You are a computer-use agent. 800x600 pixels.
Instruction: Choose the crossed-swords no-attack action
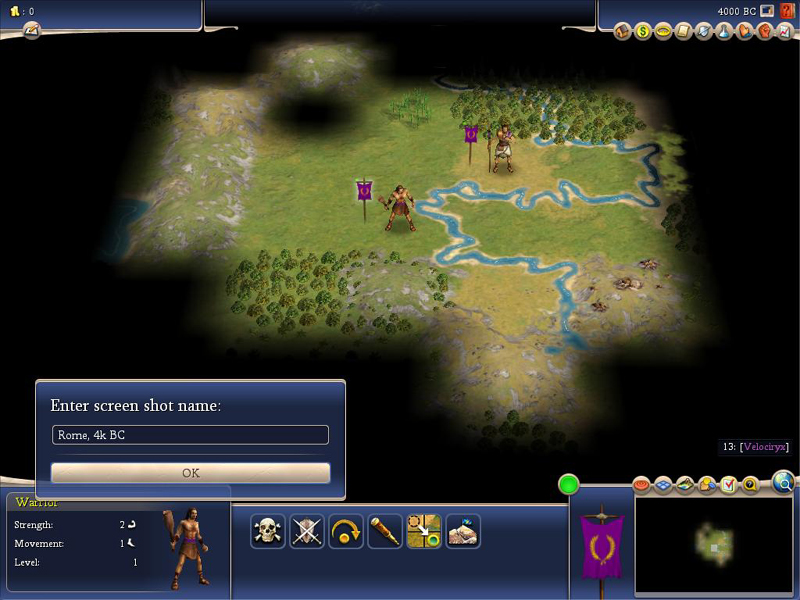[307, 531]
